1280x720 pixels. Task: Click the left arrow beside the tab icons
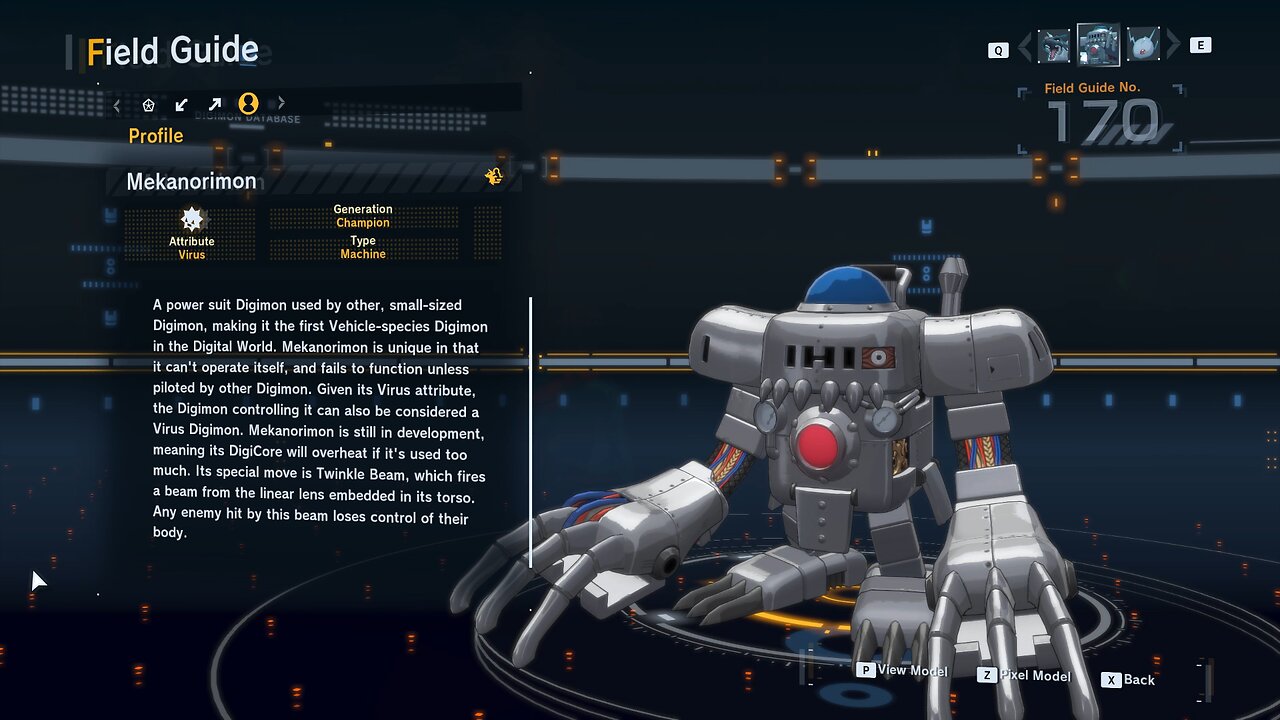coord(117,104)
